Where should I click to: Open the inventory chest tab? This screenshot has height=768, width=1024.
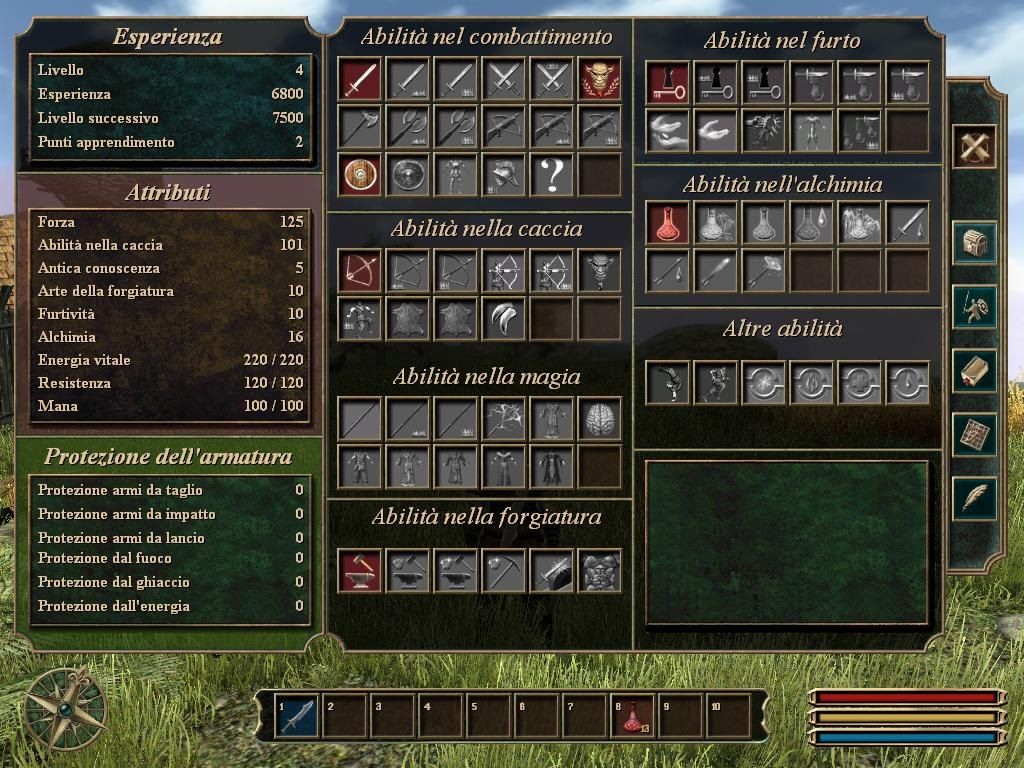click(975, 243)
